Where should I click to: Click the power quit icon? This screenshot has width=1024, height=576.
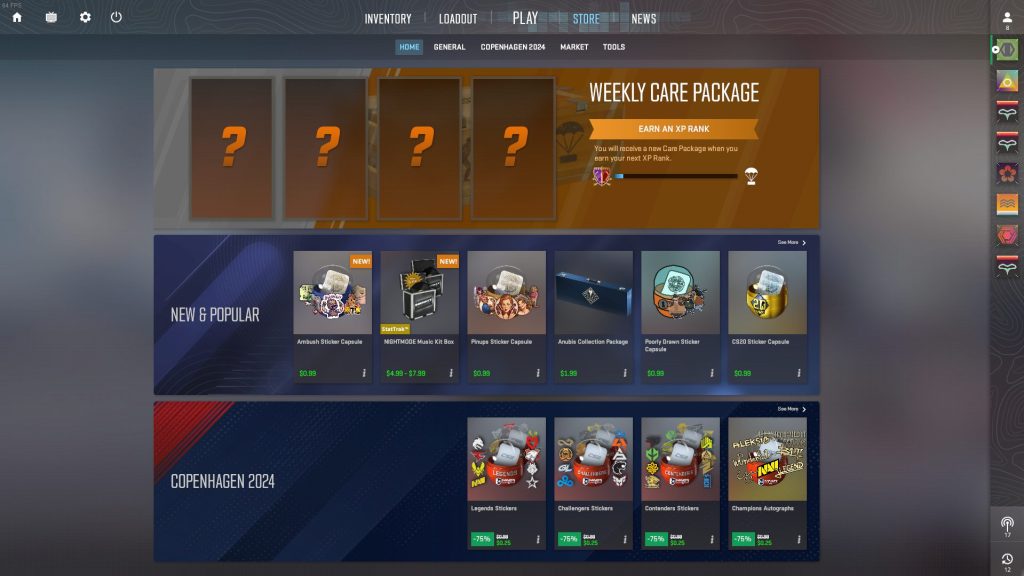click(116, 17)
